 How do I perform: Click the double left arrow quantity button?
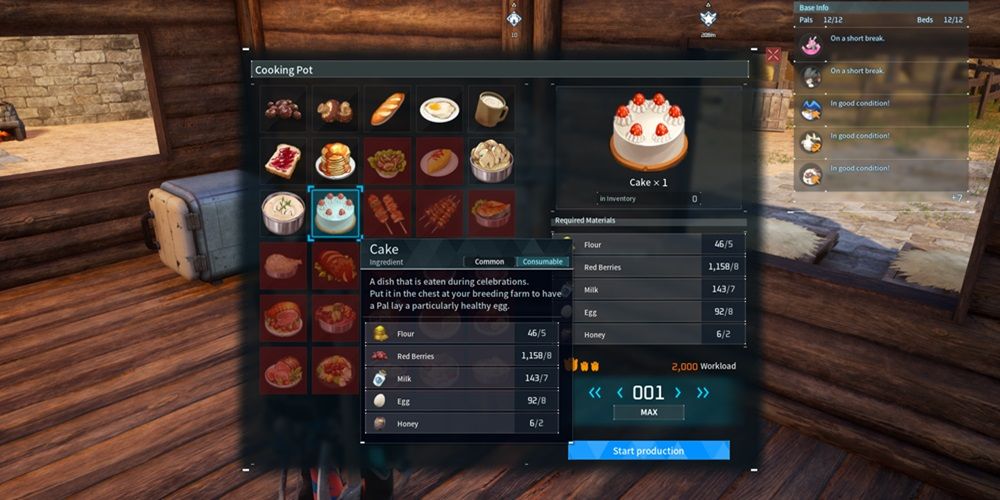(x=595, y=393)
